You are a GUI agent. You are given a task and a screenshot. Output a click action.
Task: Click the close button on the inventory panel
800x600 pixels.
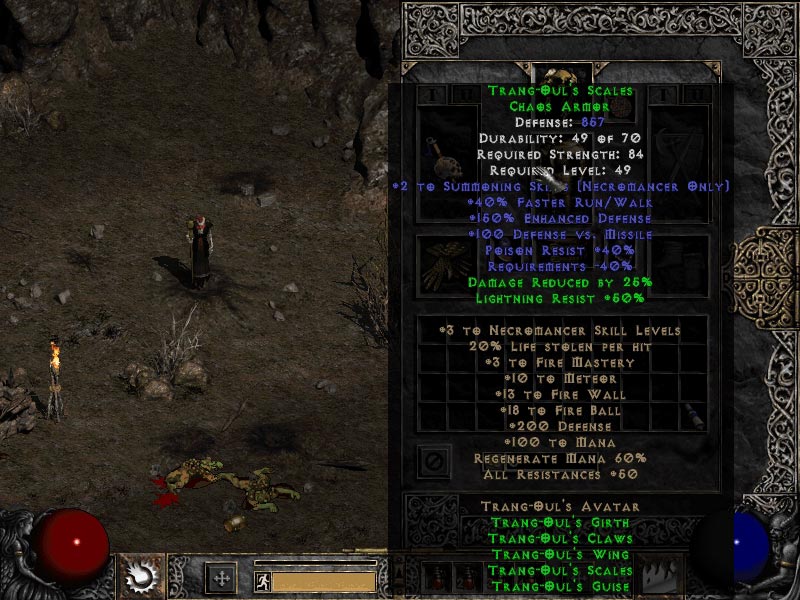(433, 462)
